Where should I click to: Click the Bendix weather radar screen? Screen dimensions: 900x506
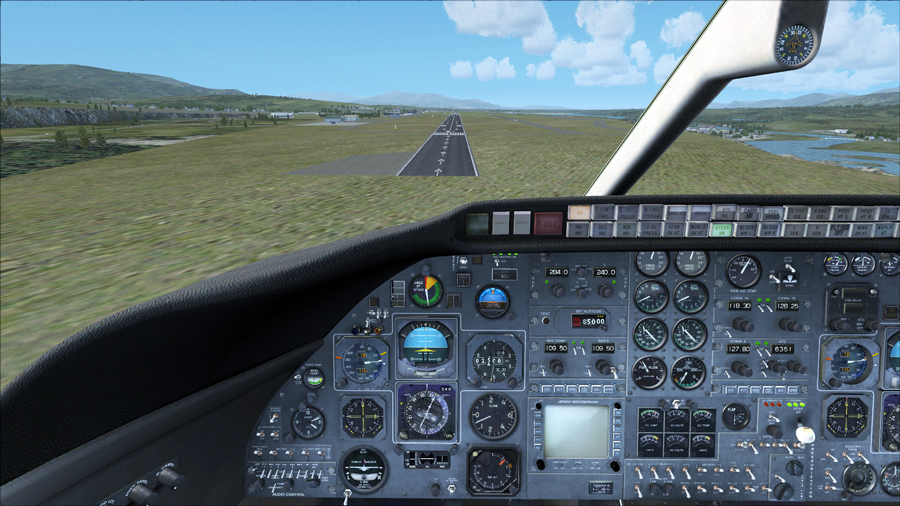pyautogui.click(x=576, y=431)
